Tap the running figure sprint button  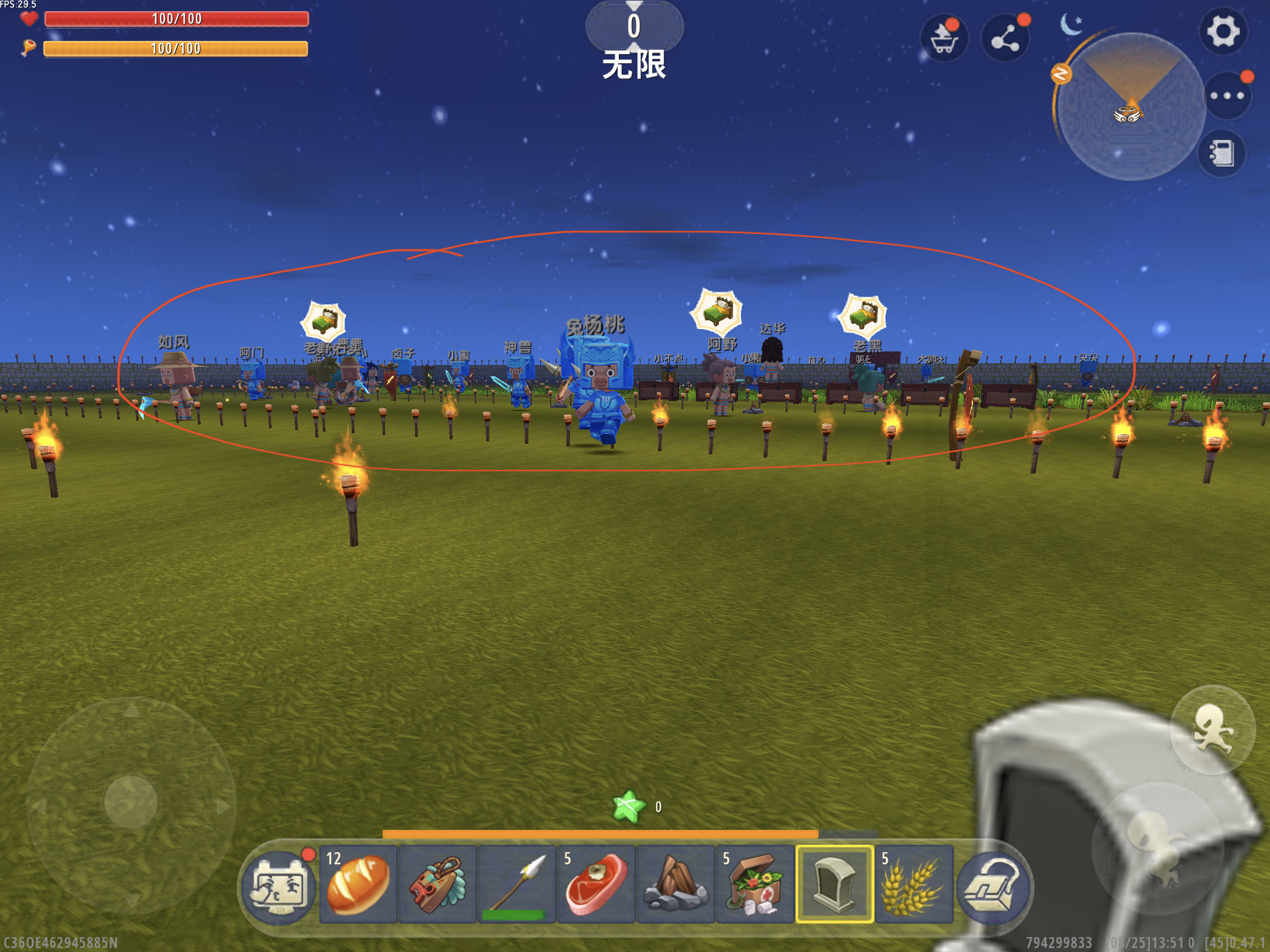click(x=1212, y=729)
